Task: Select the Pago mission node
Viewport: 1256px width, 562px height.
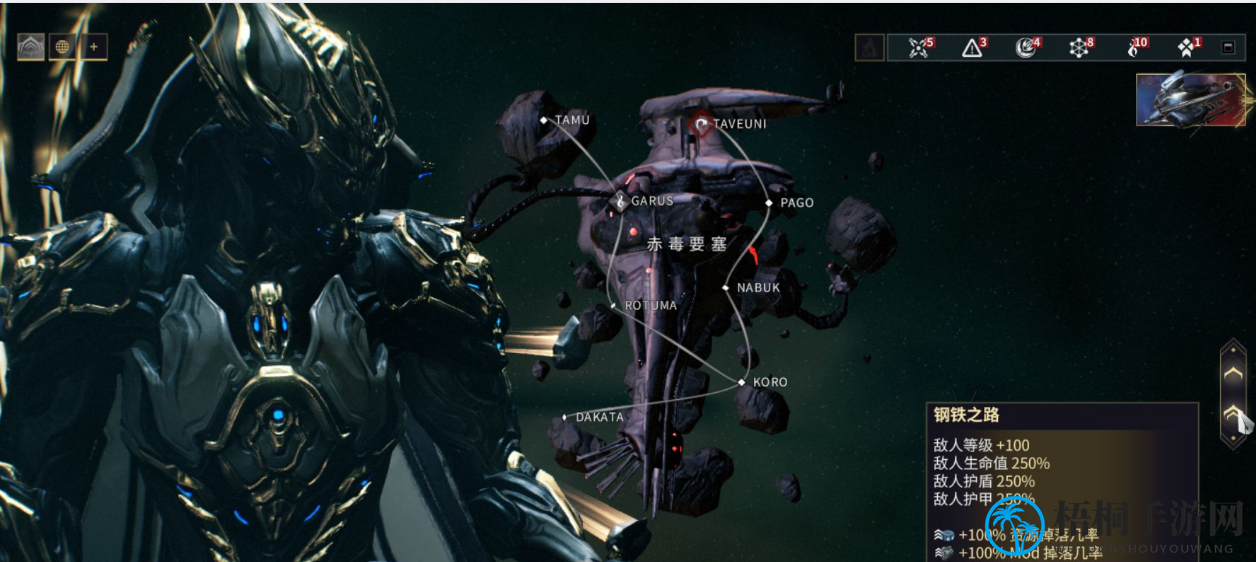Action: (x=769, y=203)
